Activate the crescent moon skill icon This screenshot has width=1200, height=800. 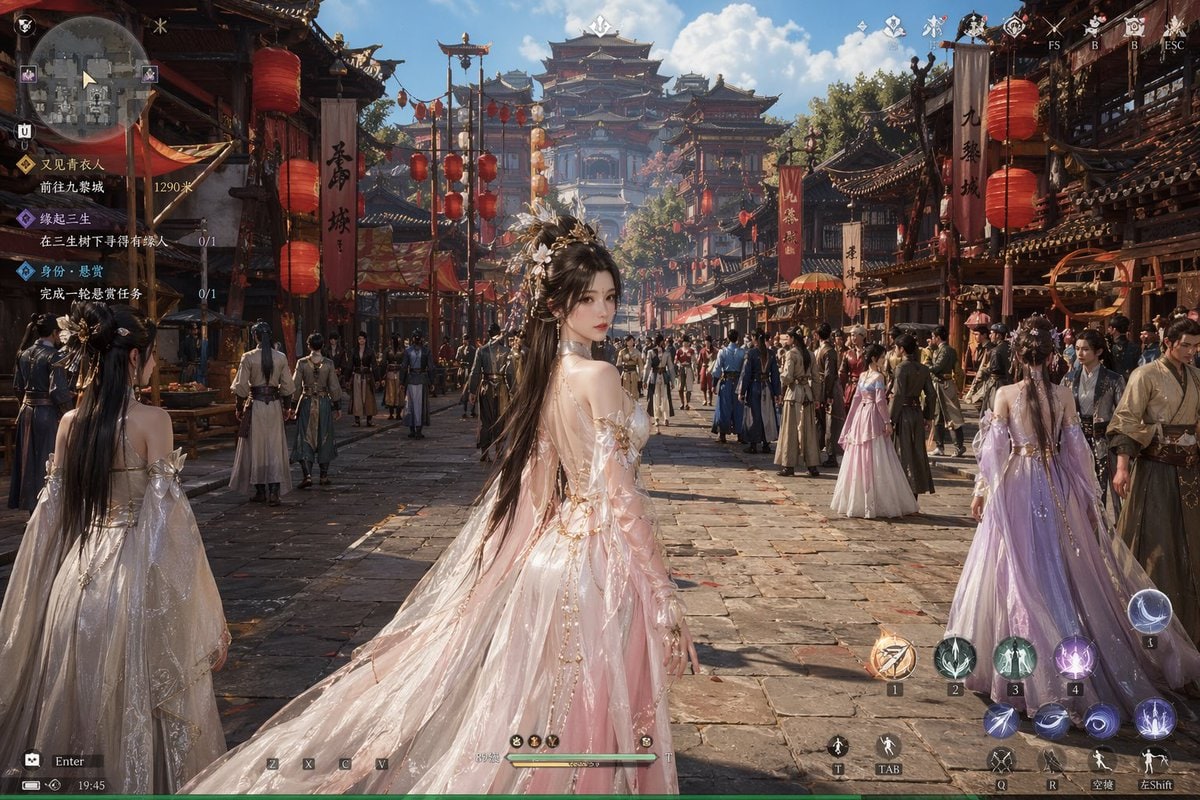[1150, 611]
